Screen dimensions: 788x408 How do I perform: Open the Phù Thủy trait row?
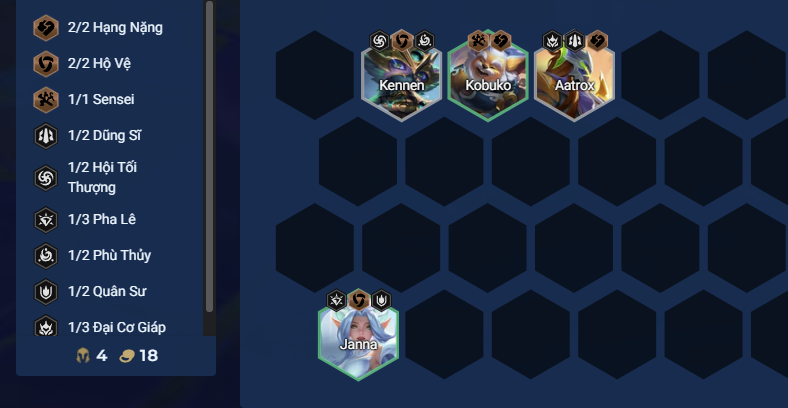pyautogui.click(x=108, y=256)
